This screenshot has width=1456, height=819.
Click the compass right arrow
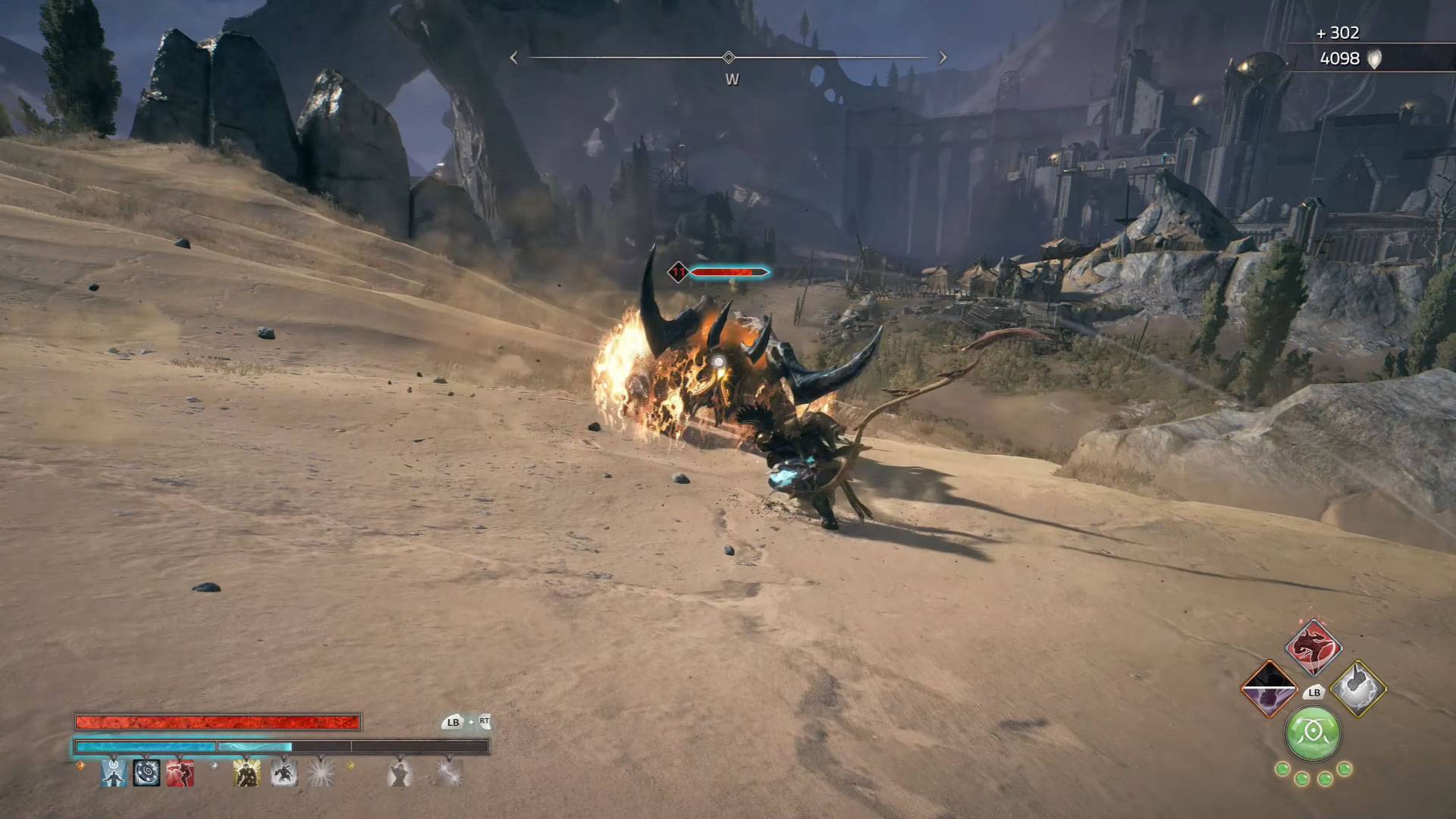[943, 58]
